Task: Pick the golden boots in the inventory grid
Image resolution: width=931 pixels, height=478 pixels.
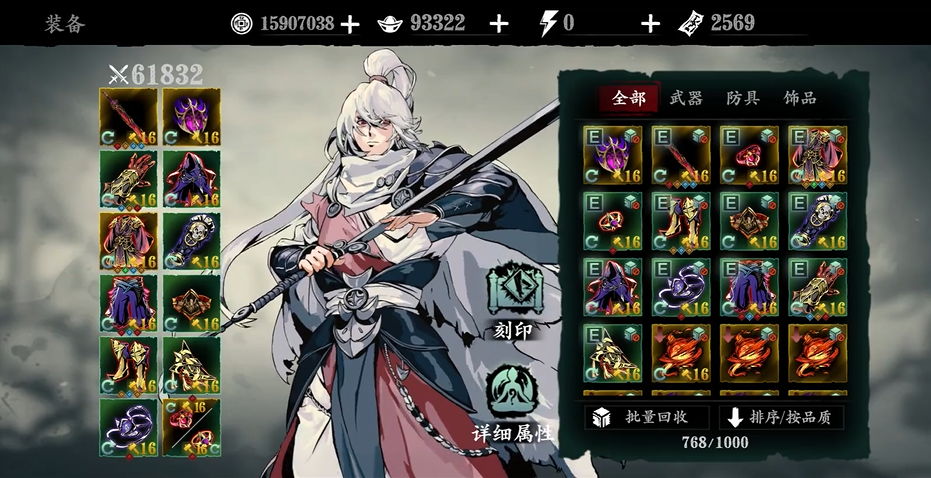Action: 680,220
